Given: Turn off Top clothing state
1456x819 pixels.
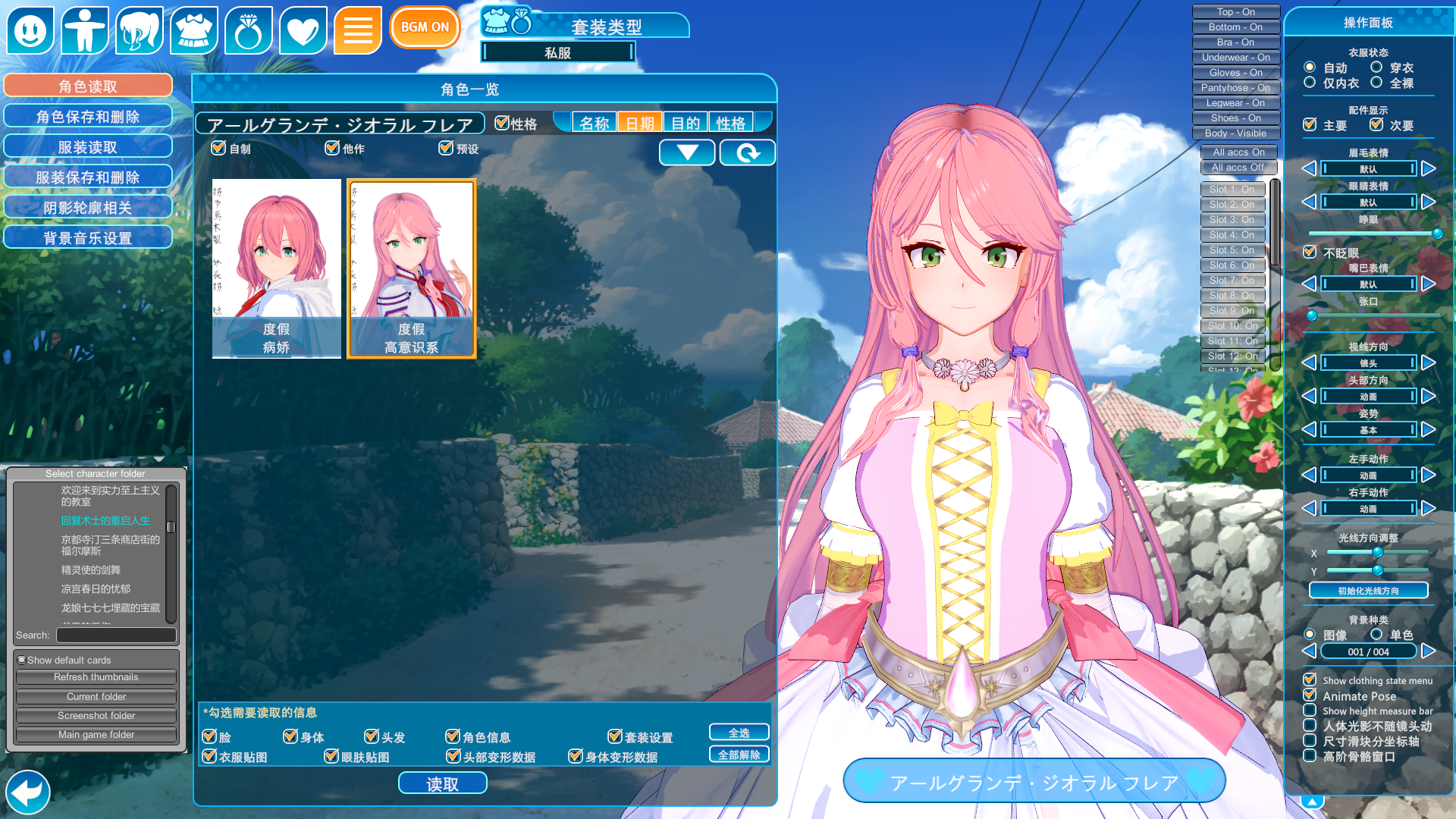Looking at the screenshot, I should [1235, 12].
